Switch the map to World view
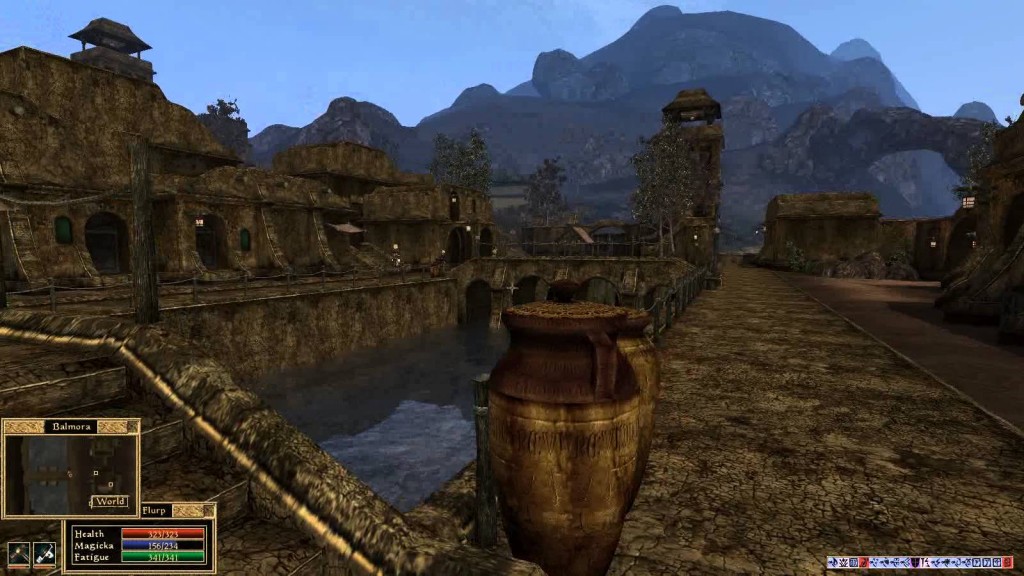 click(110, 501)
